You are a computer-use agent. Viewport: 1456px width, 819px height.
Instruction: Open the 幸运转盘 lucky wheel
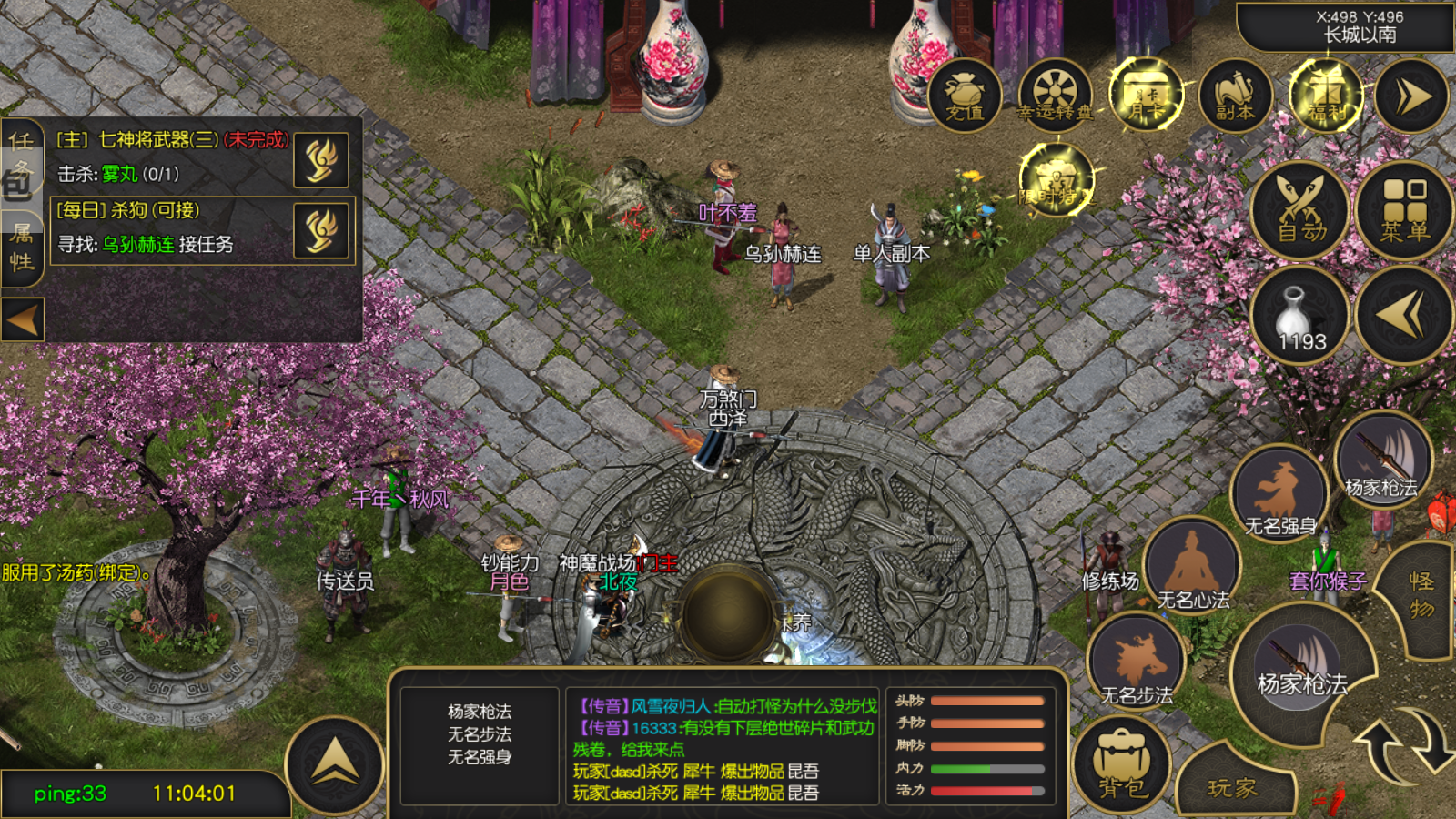click(1055, 96)
